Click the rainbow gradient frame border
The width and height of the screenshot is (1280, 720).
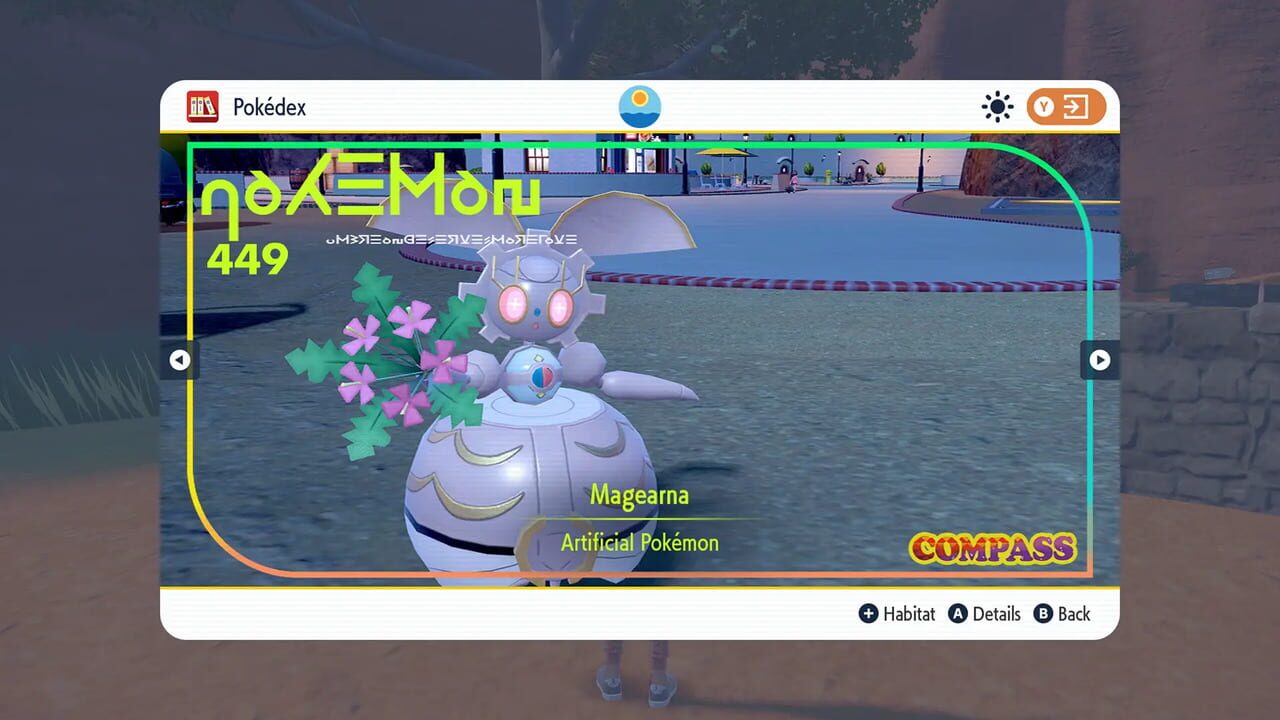[x=640, y=142]
